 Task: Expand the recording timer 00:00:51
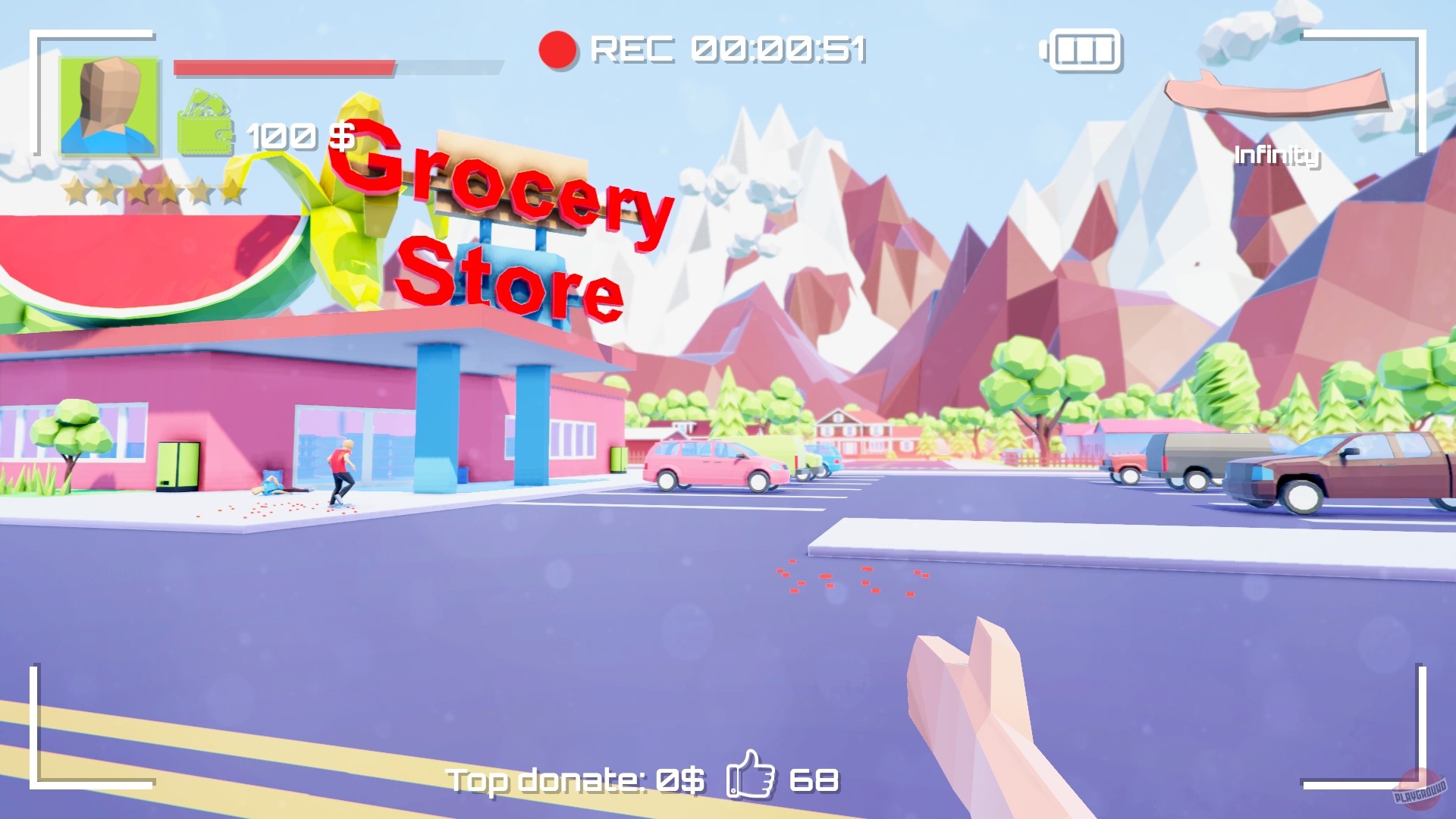point(777,50)
